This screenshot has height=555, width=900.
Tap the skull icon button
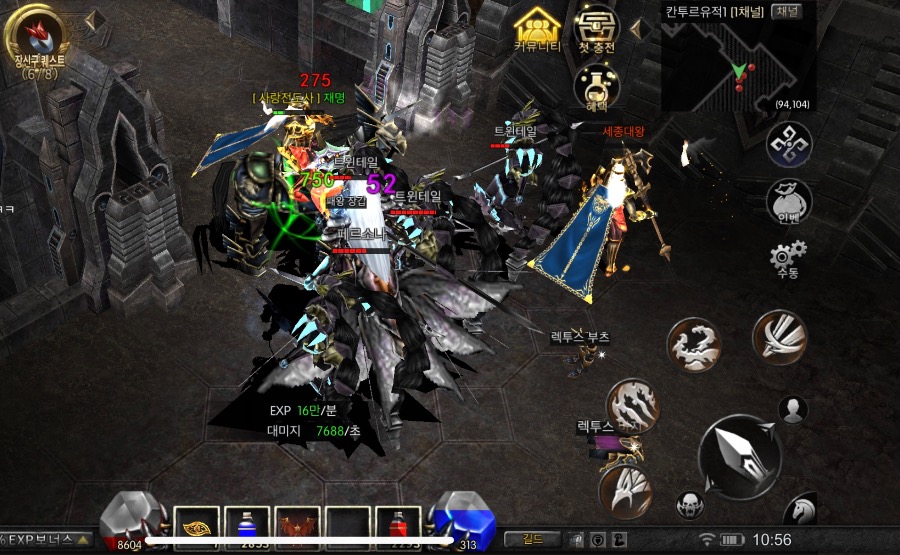pos(690,504)
